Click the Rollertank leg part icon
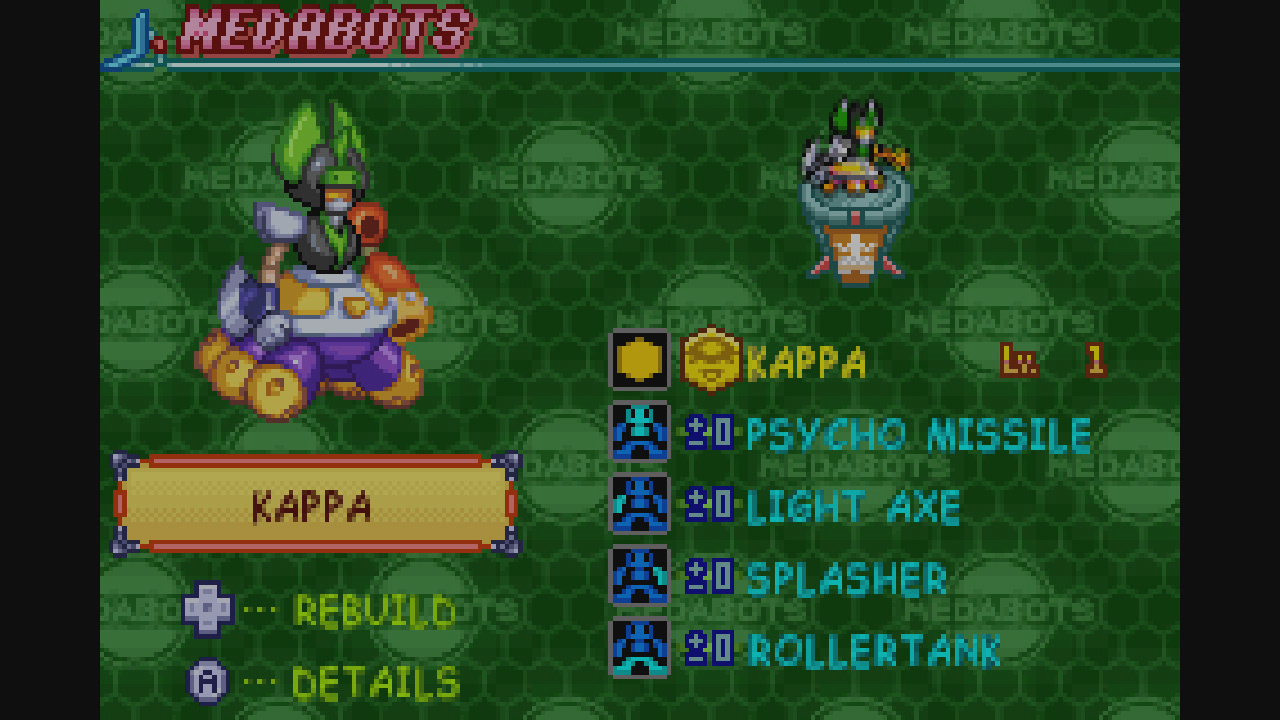This screenshot has height=720, width=1280. (638, 648)
